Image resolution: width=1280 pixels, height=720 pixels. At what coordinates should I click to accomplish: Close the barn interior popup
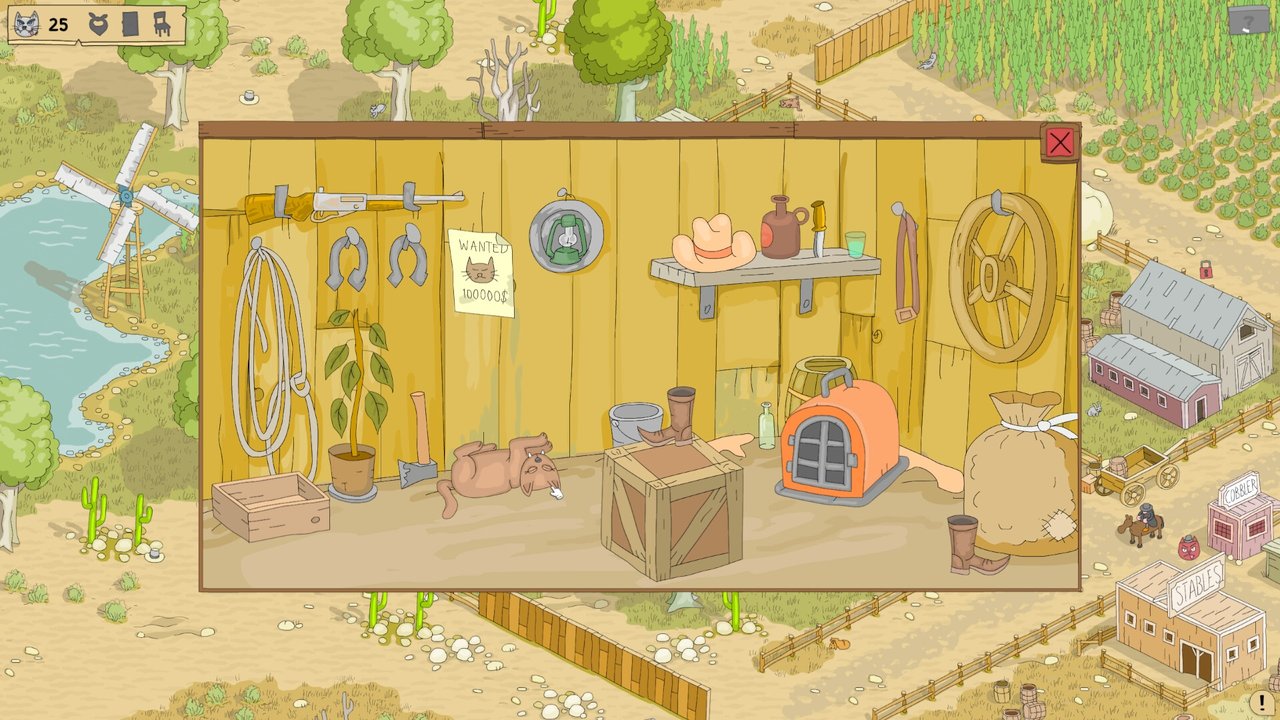1059,143
